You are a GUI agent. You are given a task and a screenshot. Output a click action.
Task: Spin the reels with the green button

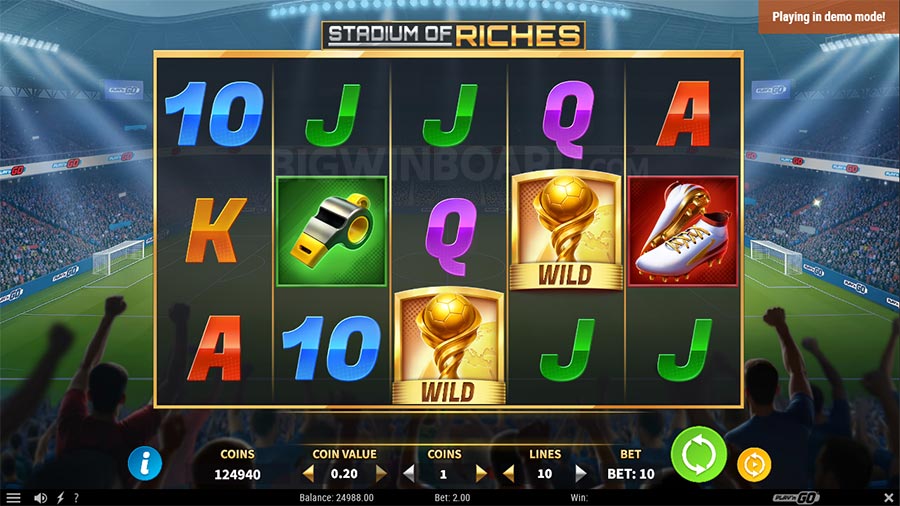click(700, 457)
